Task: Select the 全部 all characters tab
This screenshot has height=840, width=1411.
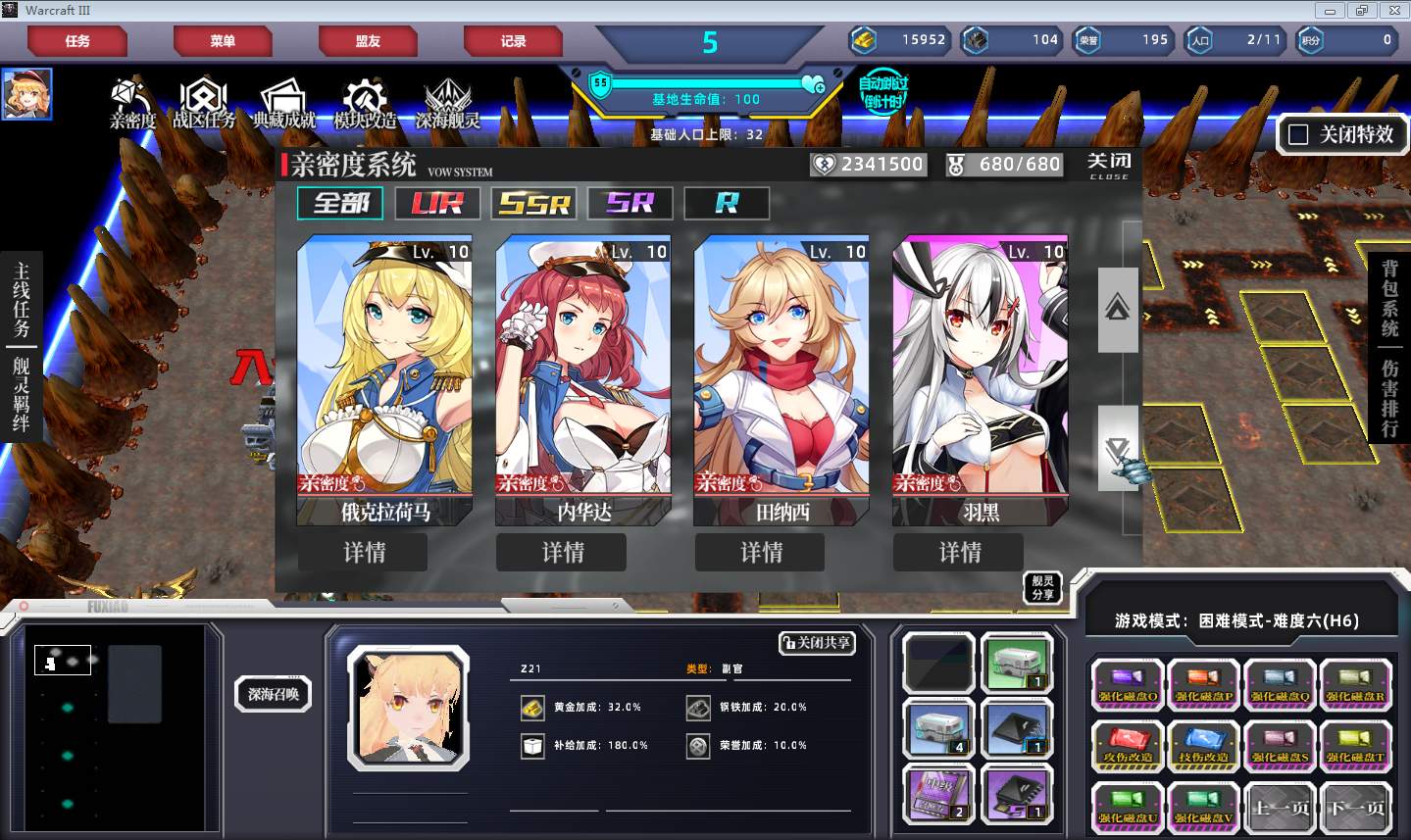Action: pos(340,203)
